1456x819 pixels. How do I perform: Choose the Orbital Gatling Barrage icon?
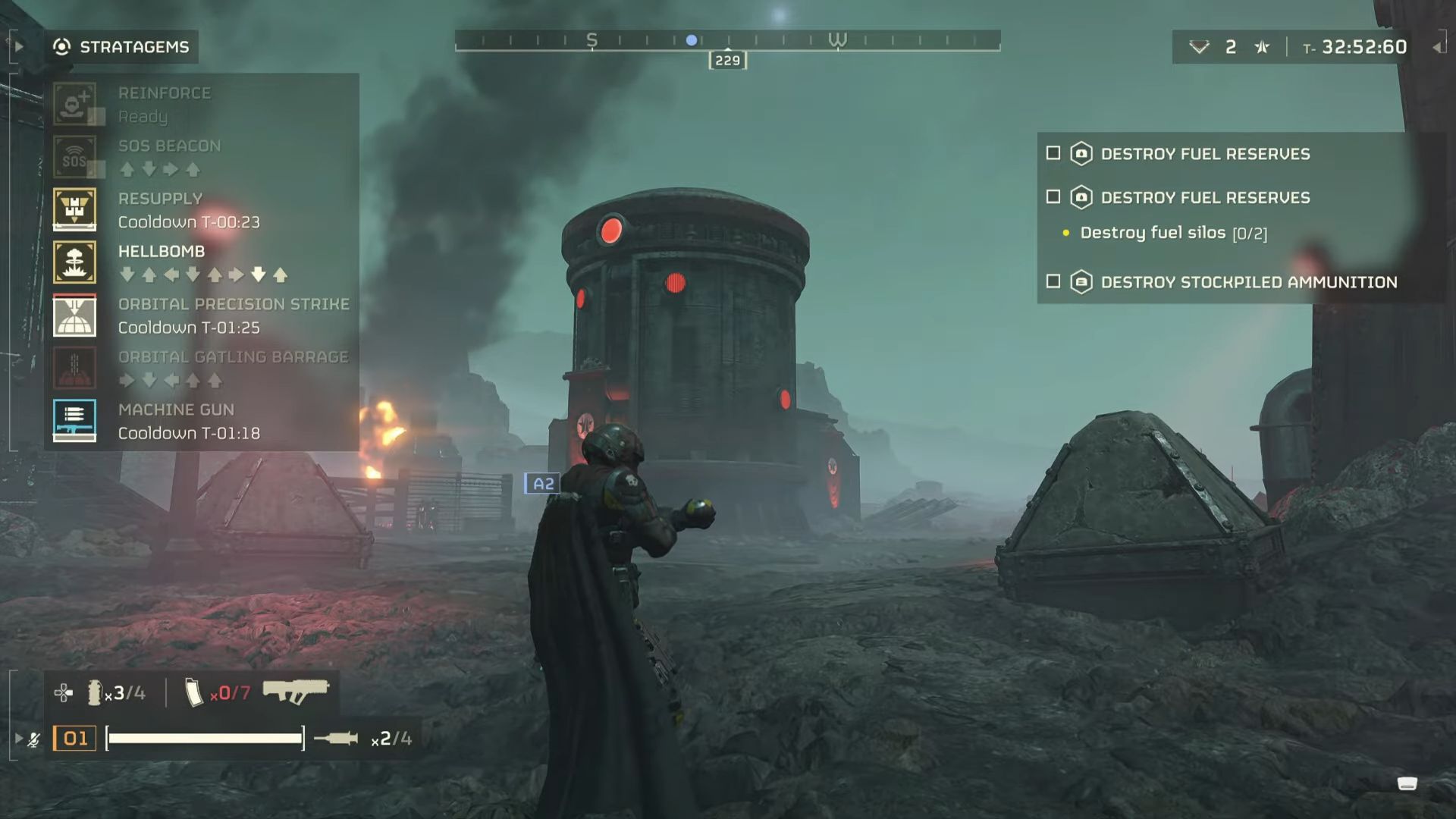[74, 368]
